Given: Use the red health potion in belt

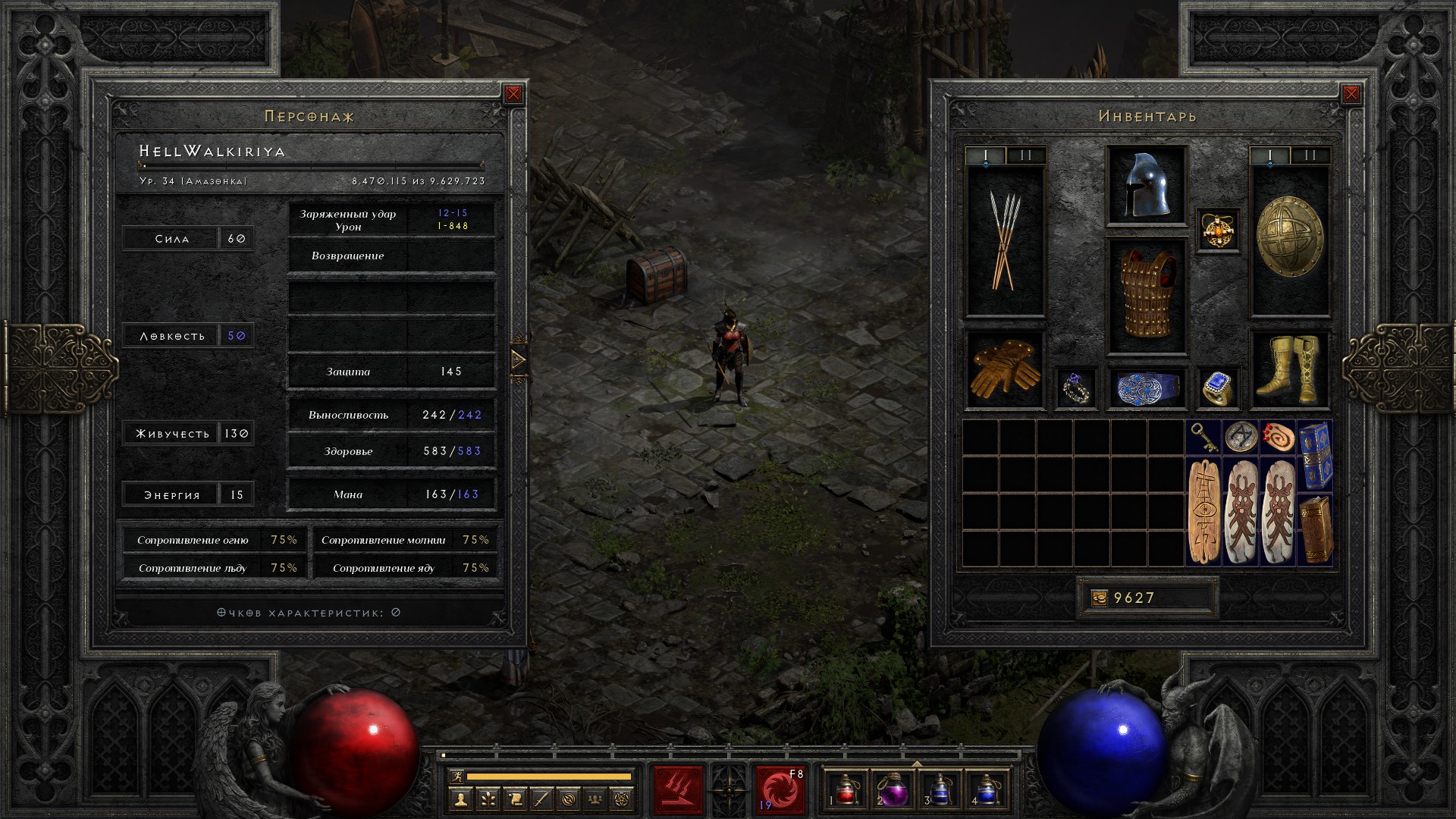Looking at the screenshot, I should [846, 789].
